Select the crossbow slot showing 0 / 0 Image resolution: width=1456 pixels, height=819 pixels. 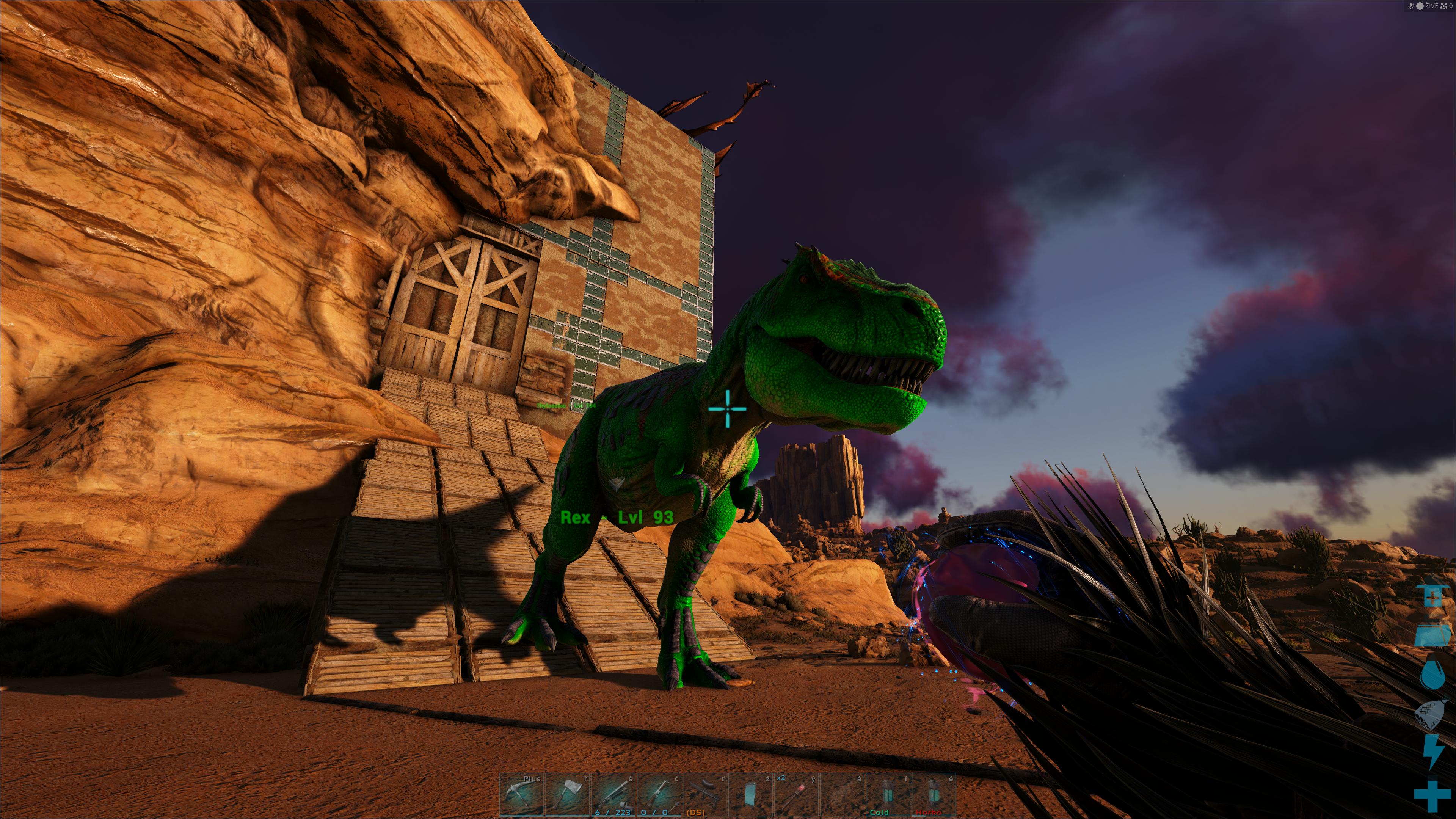659,794
